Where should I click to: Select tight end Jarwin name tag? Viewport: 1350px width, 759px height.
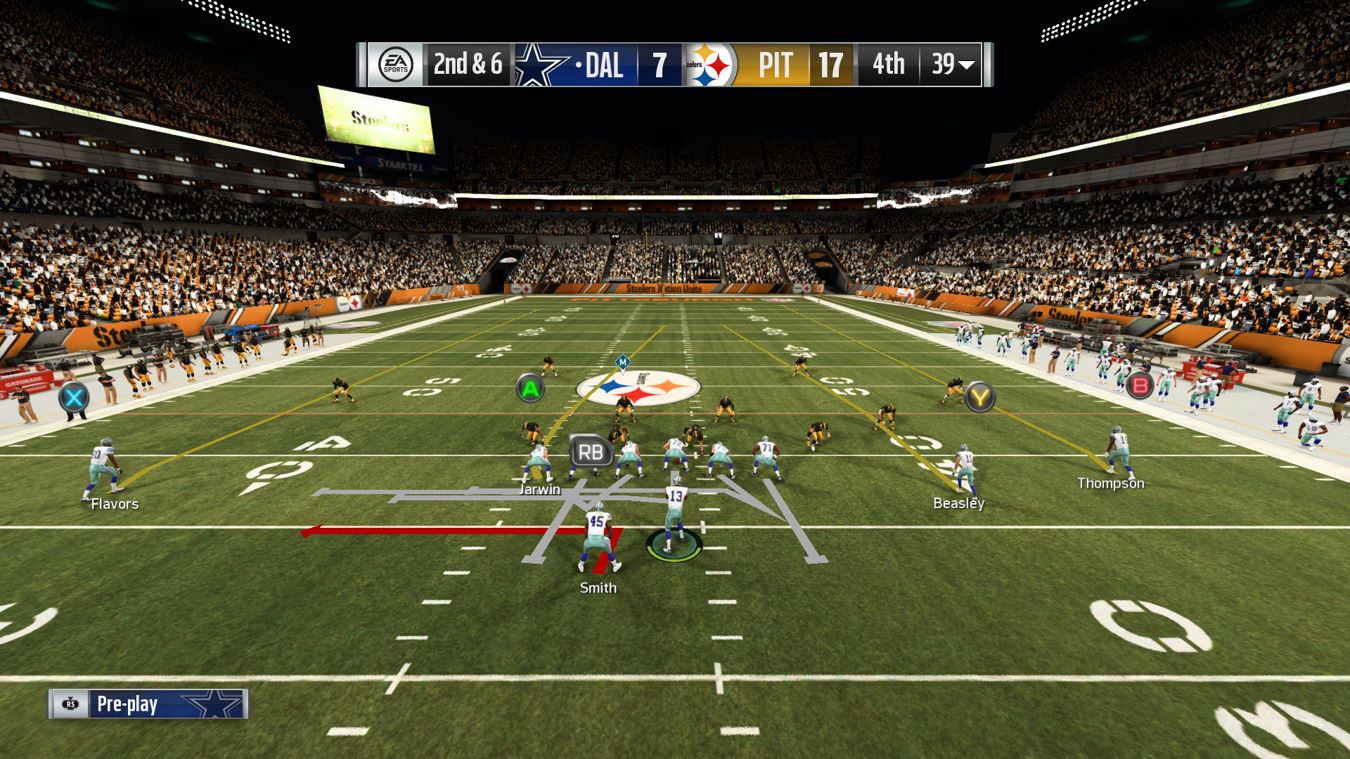pyautogui.click(x=540, y=490)
